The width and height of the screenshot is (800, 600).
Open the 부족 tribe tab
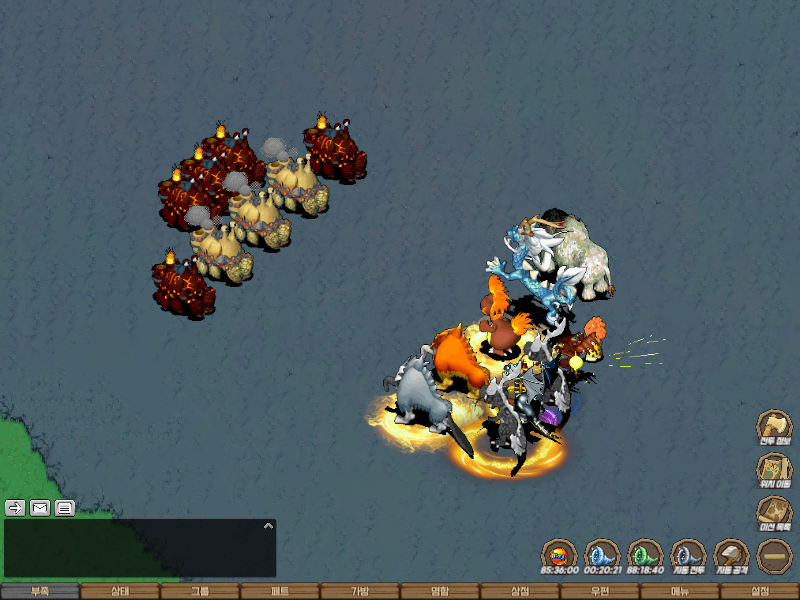(40, 591)
